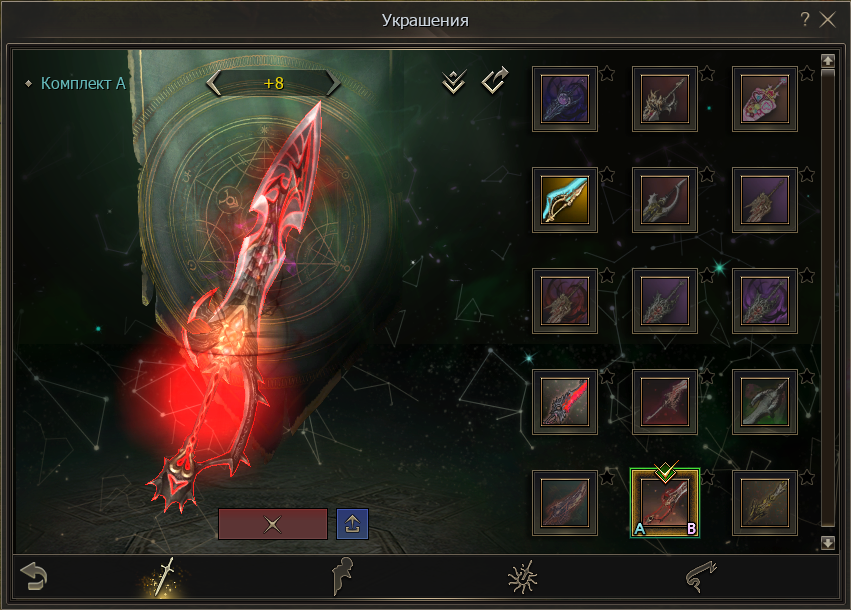Select the pink jeweled shield skin
The width and height of the screenshot is (851, 610).
765,99
